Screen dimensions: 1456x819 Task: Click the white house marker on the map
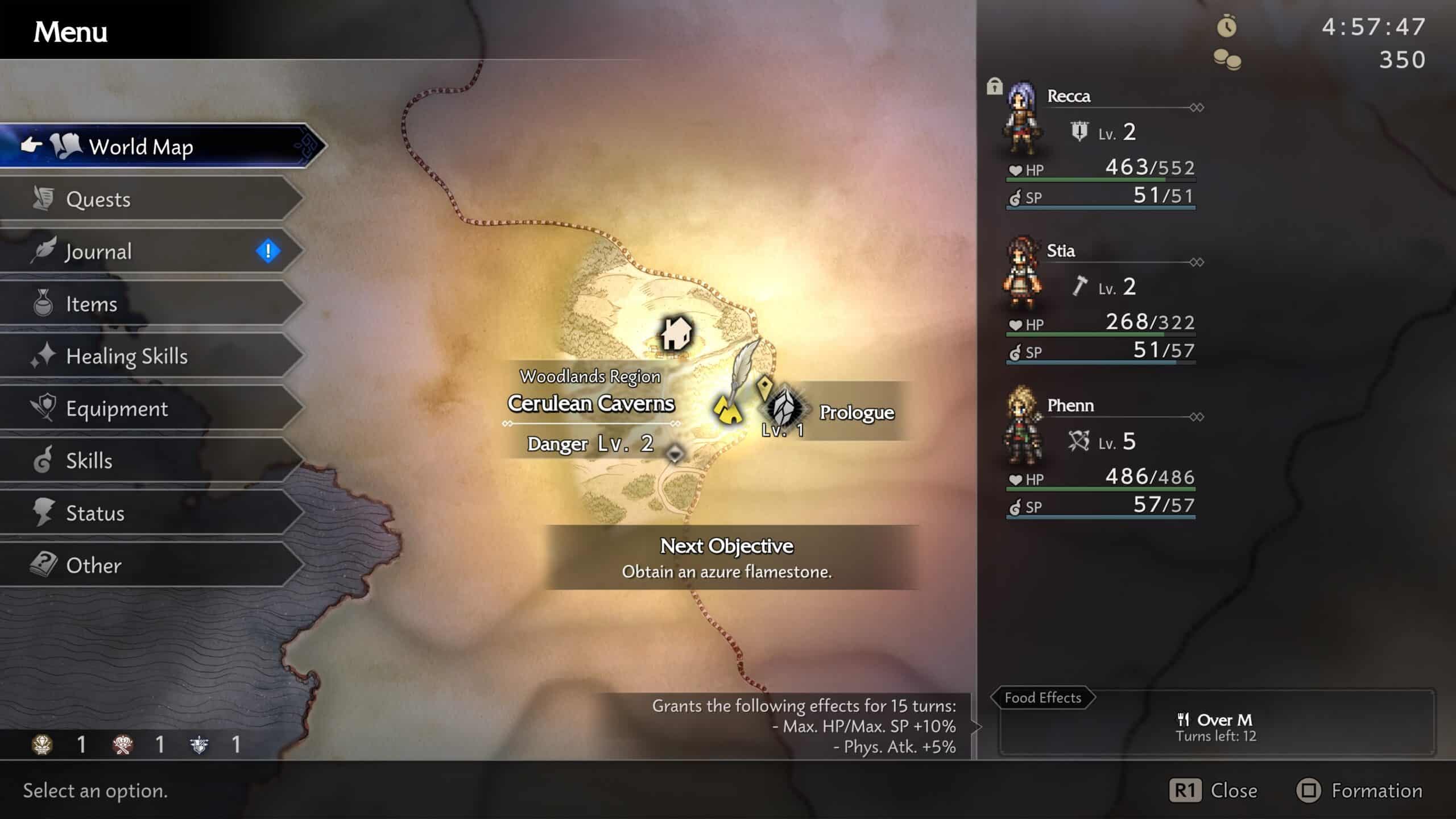(676, 333)
